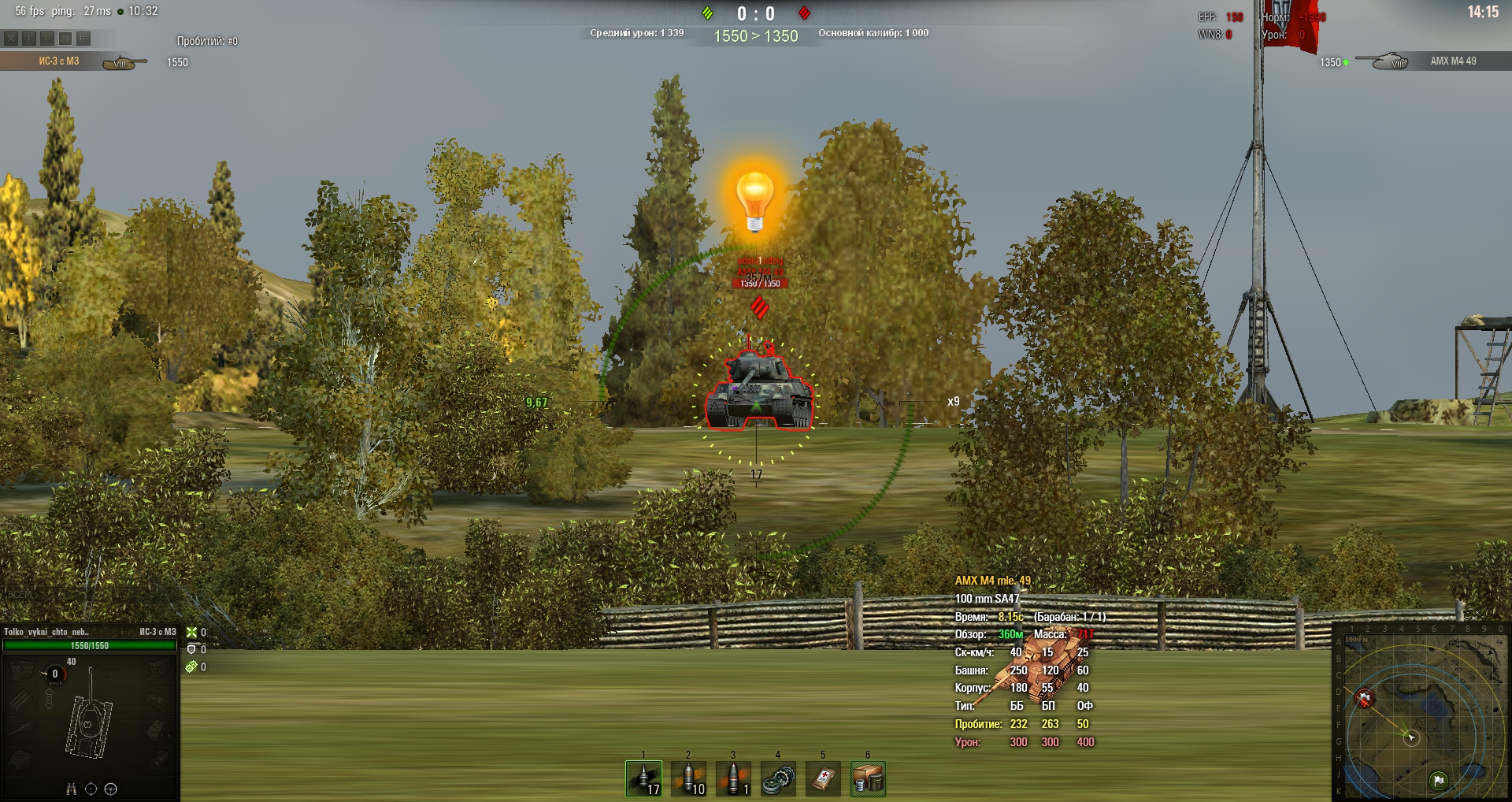Click the crosshair icon on the damage panel
The width and height of the screenshot is (1512, 802).
click(91, 789)
